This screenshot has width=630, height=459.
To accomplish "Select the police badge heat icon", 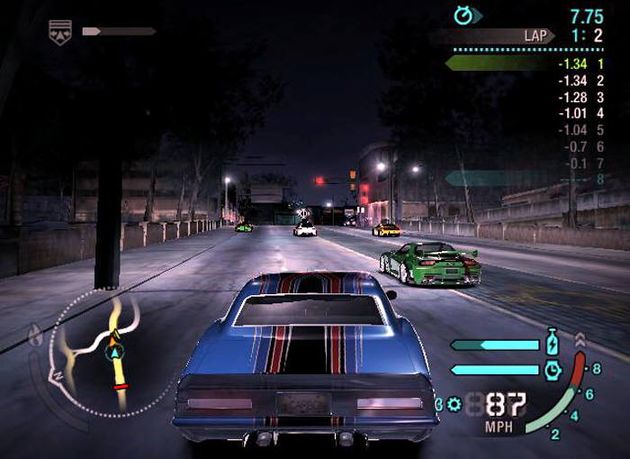I will click(61, 33).
